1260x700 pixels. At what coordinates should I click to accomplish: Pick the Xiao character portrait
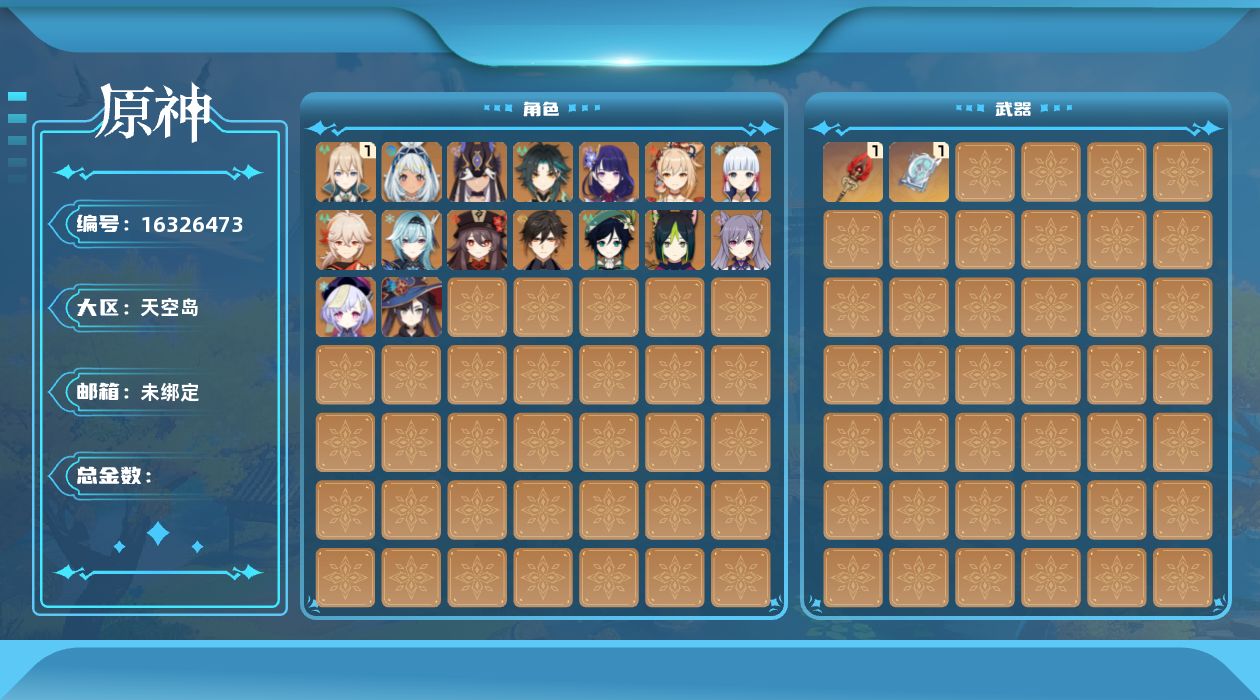pos(543,172)
